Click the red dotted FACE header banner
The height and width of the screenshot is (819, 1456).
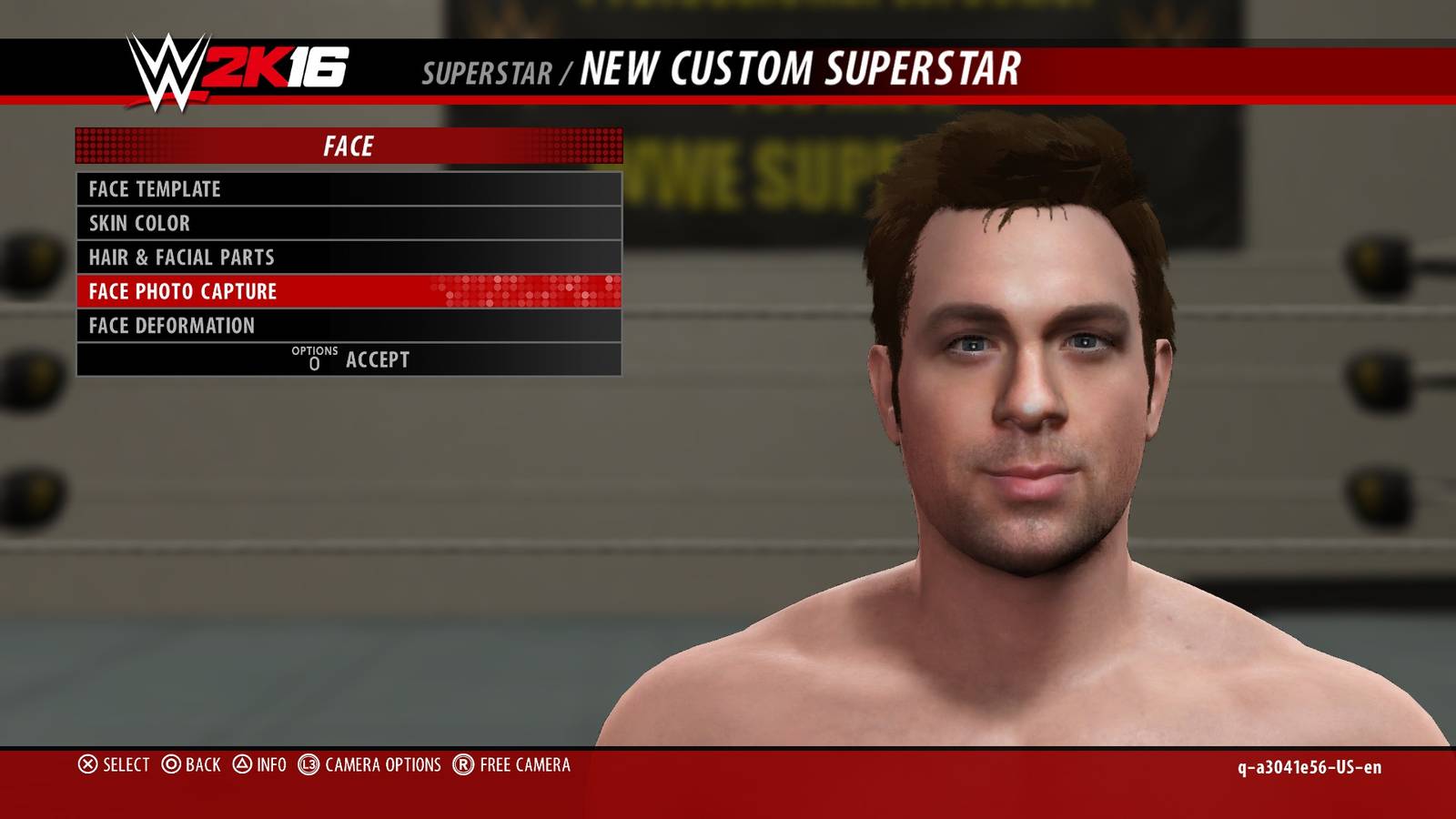pyautogui.click(x=350, y=143)
